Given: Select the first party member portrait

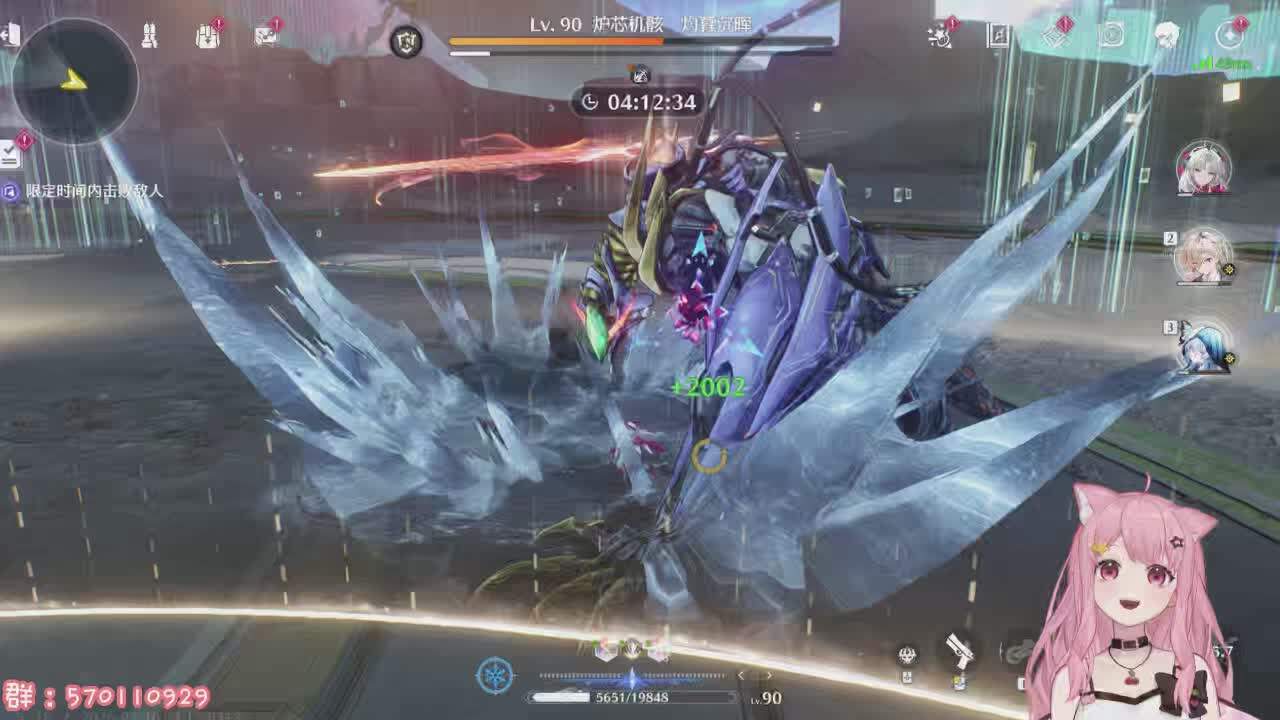Looking at the screenshot, I should (x=1203, y=168).
